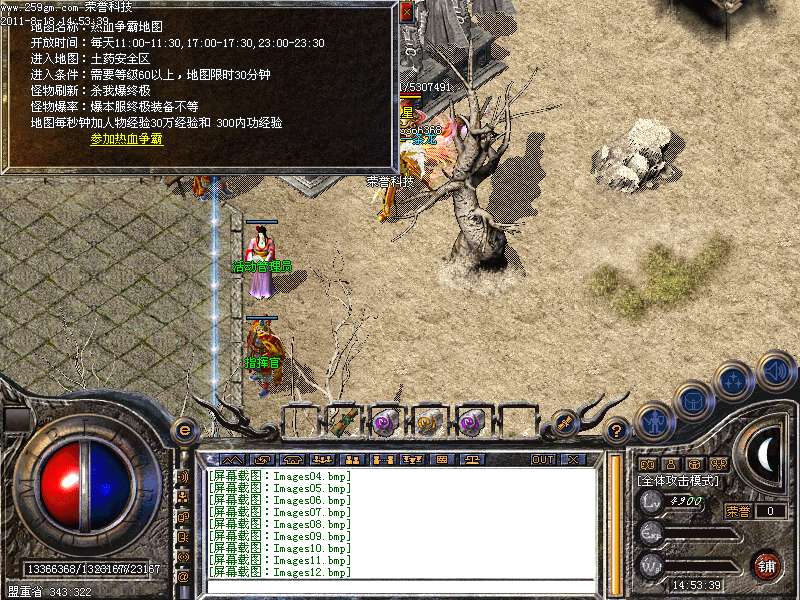The height and width of the screenshot is (600, 800).
Task: Click the round satellite icon button
Action: tap(565, 422)
